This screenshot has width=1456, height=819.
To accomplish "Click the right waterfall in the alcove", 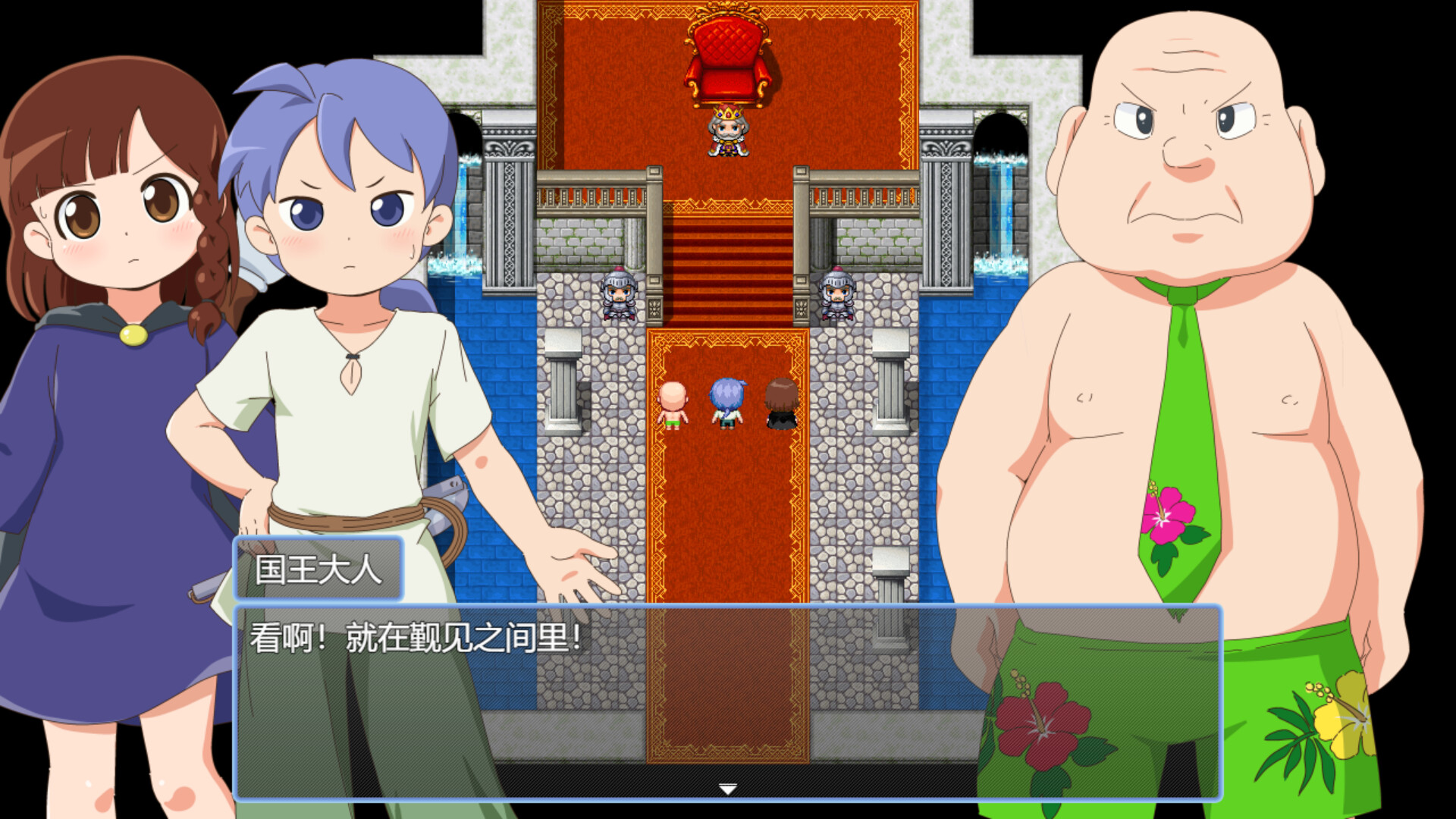I will pos(1001,212).
